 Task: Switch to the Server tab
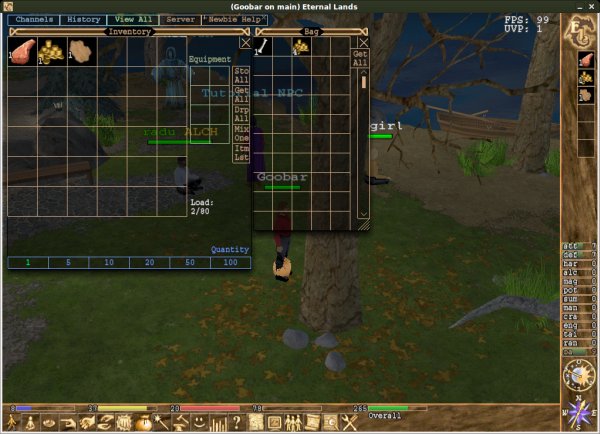pos(181,20)
